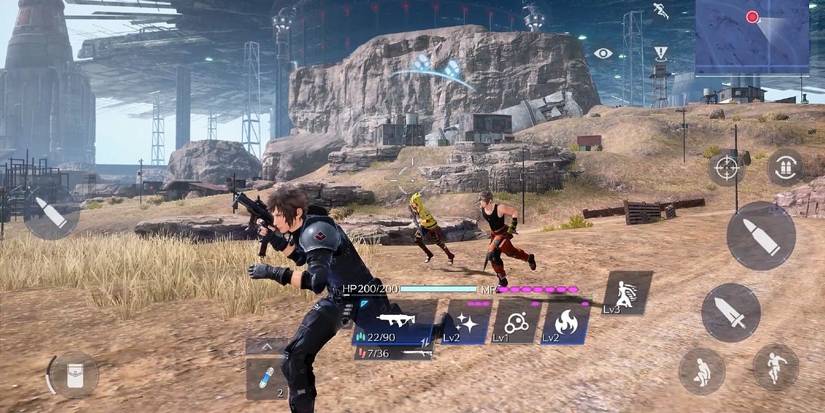Select the equipped rifle weapon slot
This screenshot has width=825, height=413.
[394, 319]
